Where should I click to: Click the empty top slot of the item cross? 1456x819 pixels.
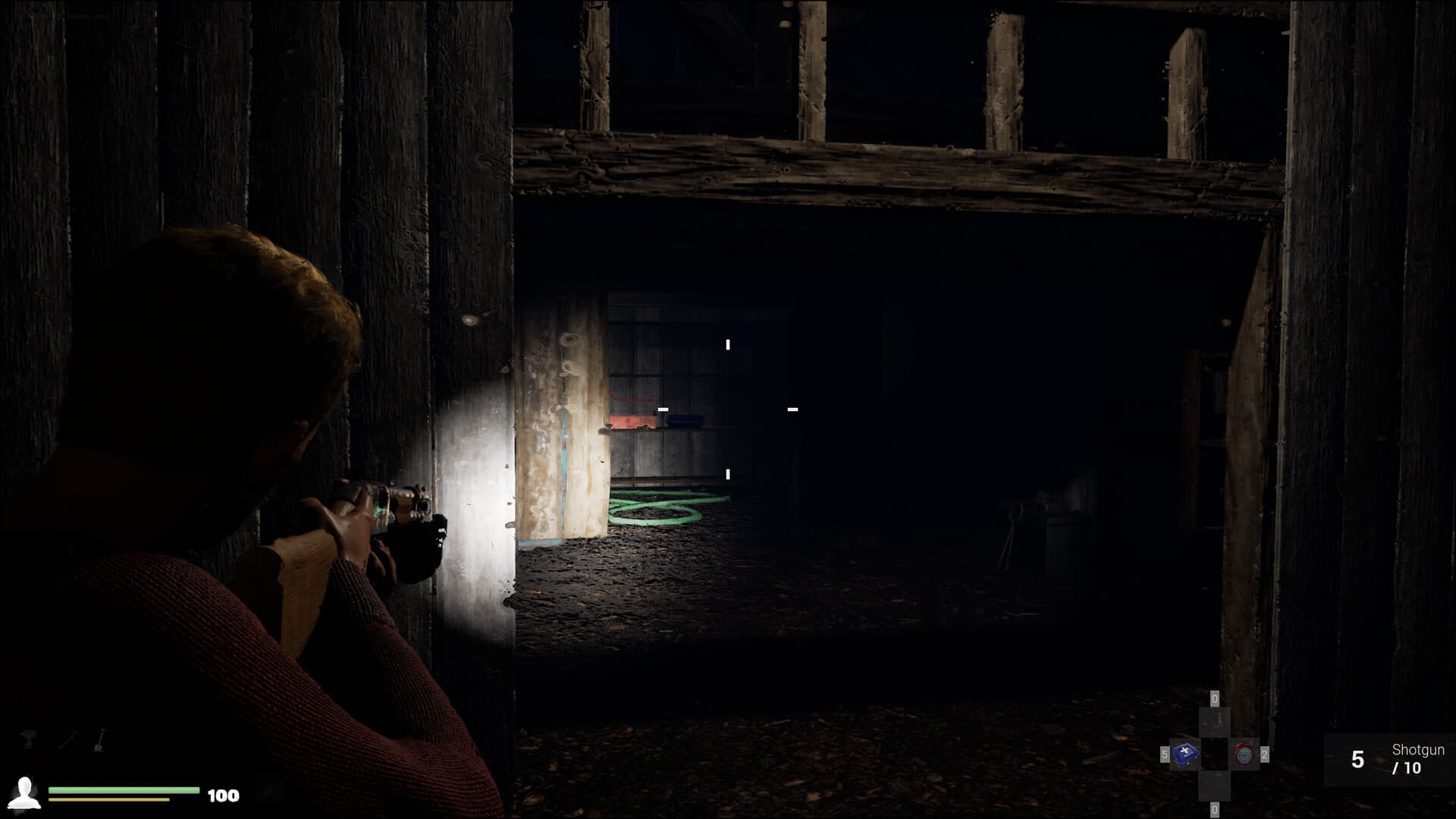[x=1215, y=720]
